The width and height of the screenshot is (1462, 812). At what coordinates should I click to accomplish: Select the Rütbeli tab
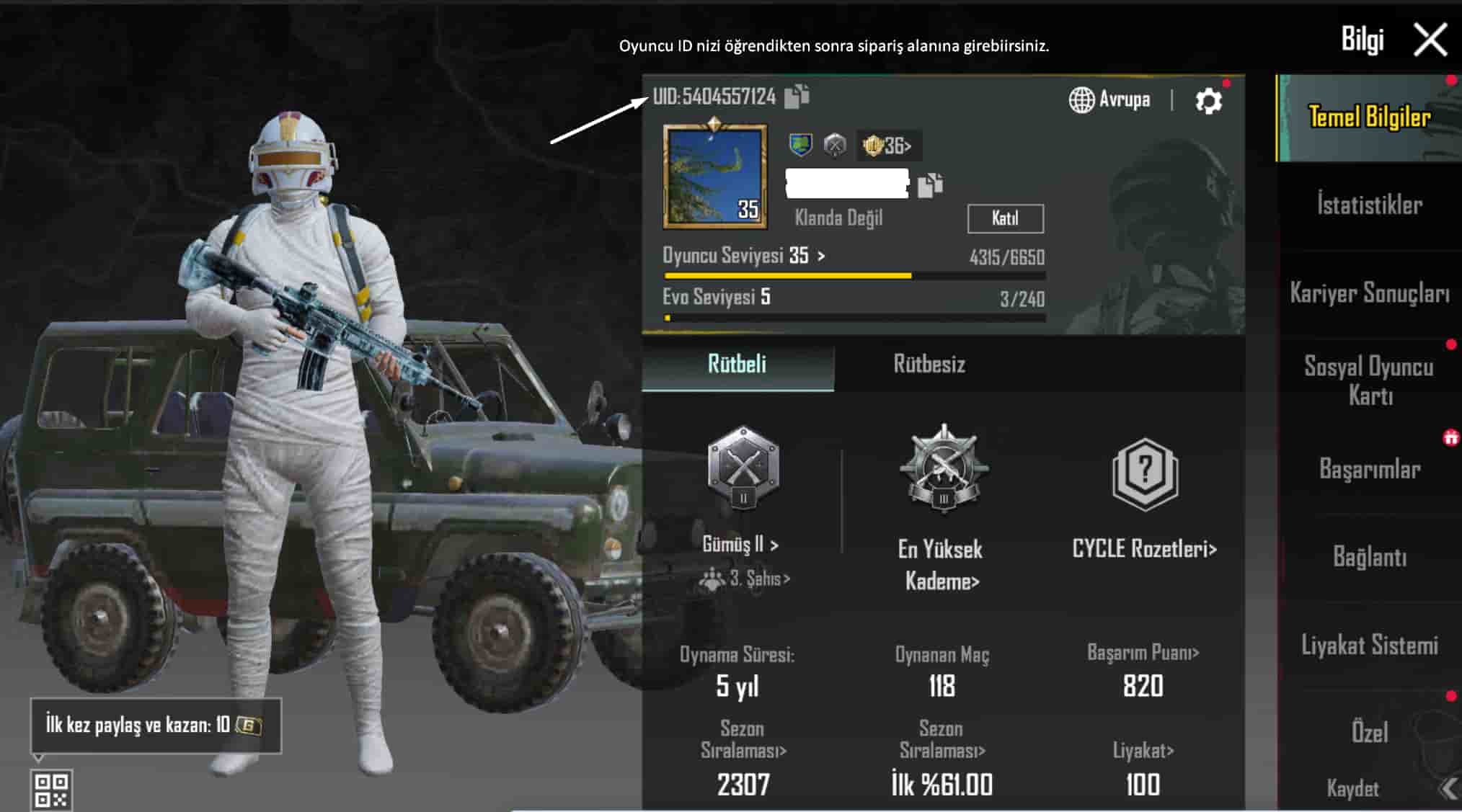737,365
